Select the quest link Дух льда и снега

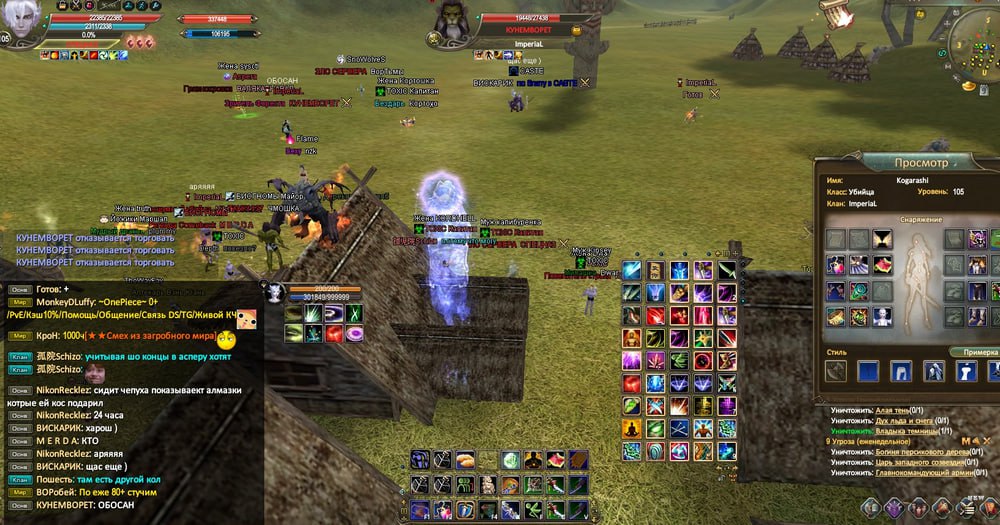(x=903, y=420)
